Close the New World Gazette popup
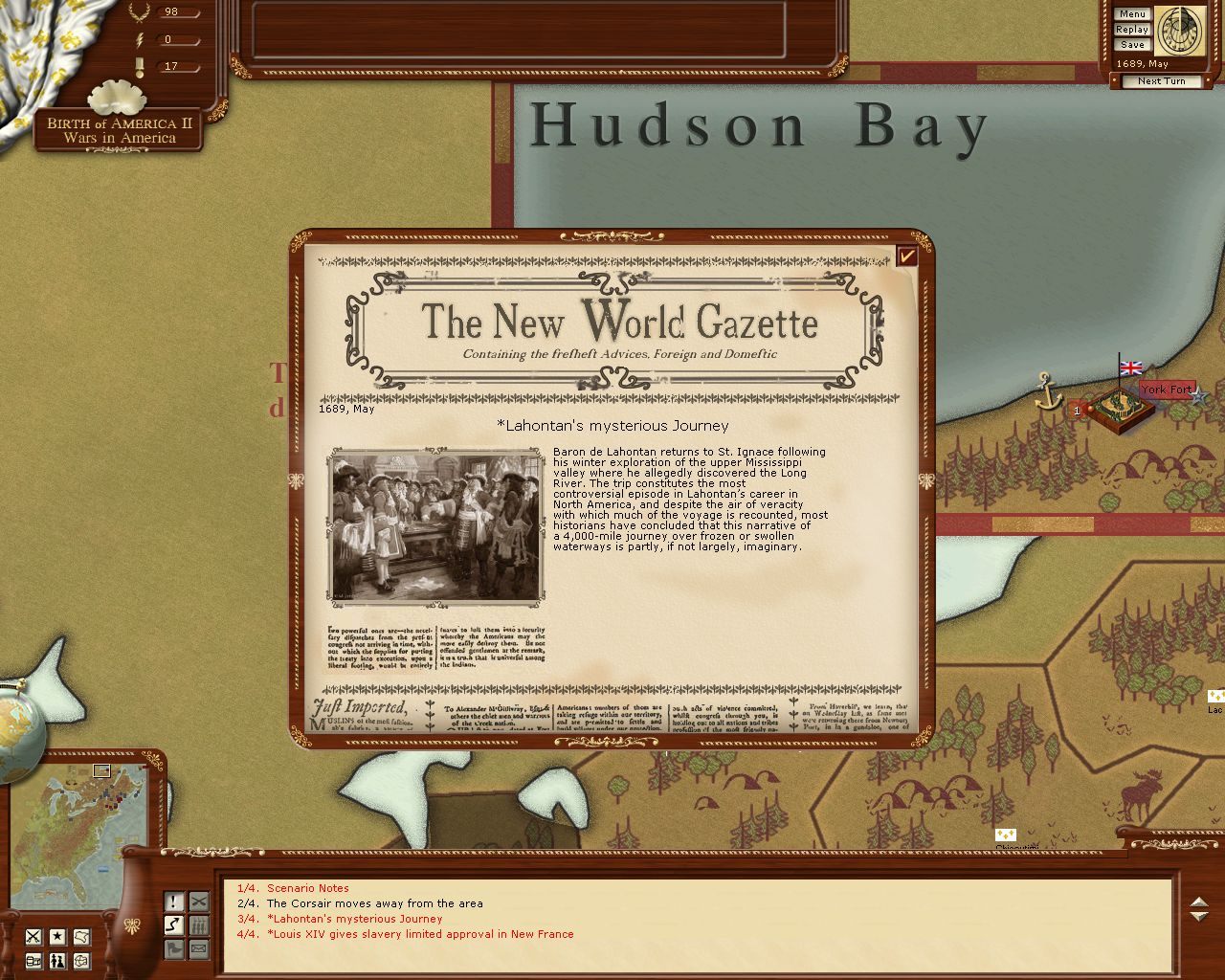This screenshot has width=1225, height=980. tap(906, 256)
